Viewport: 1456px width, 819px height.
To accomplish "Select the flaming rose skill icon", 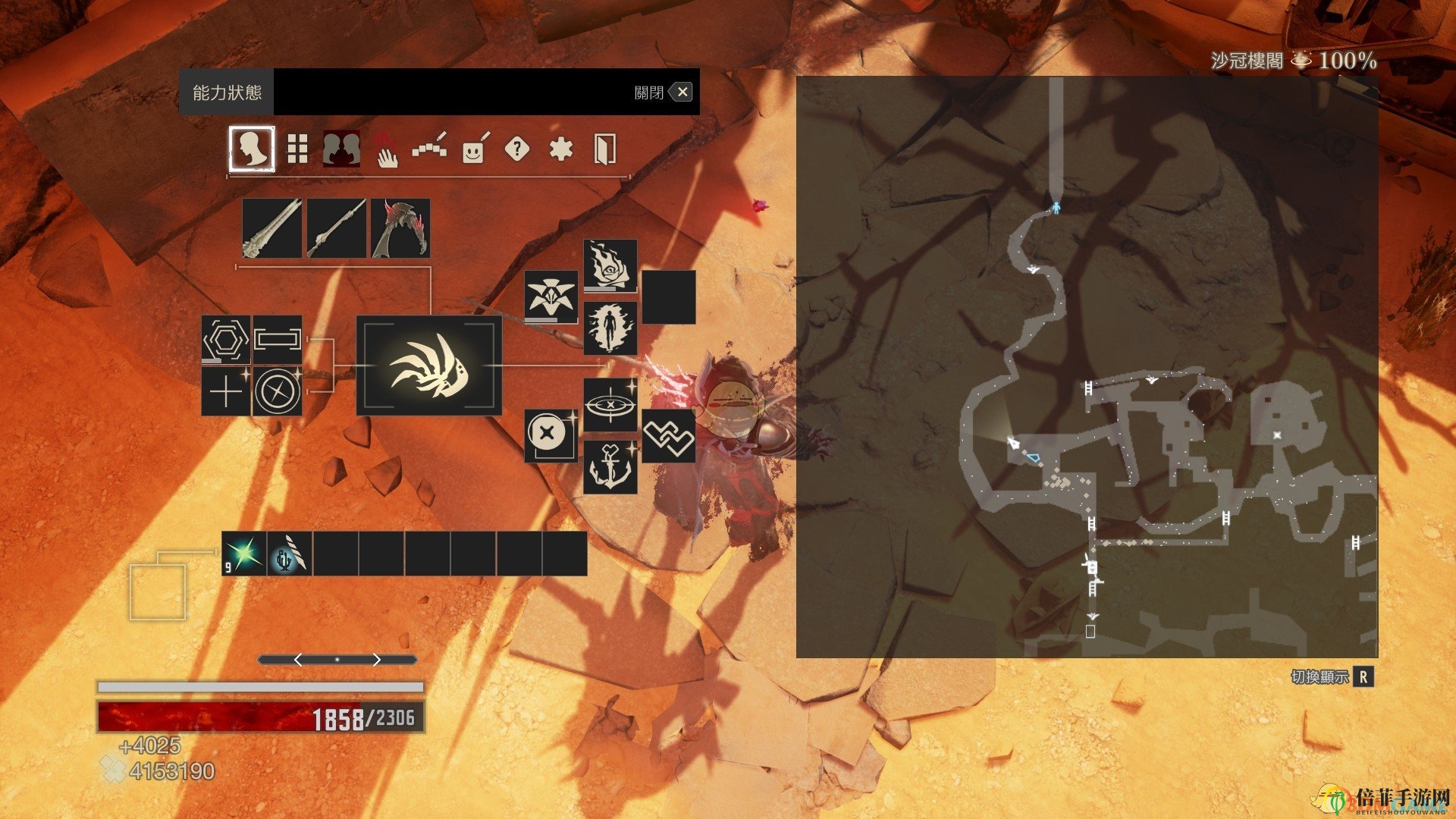I will [x=610, y=266].
